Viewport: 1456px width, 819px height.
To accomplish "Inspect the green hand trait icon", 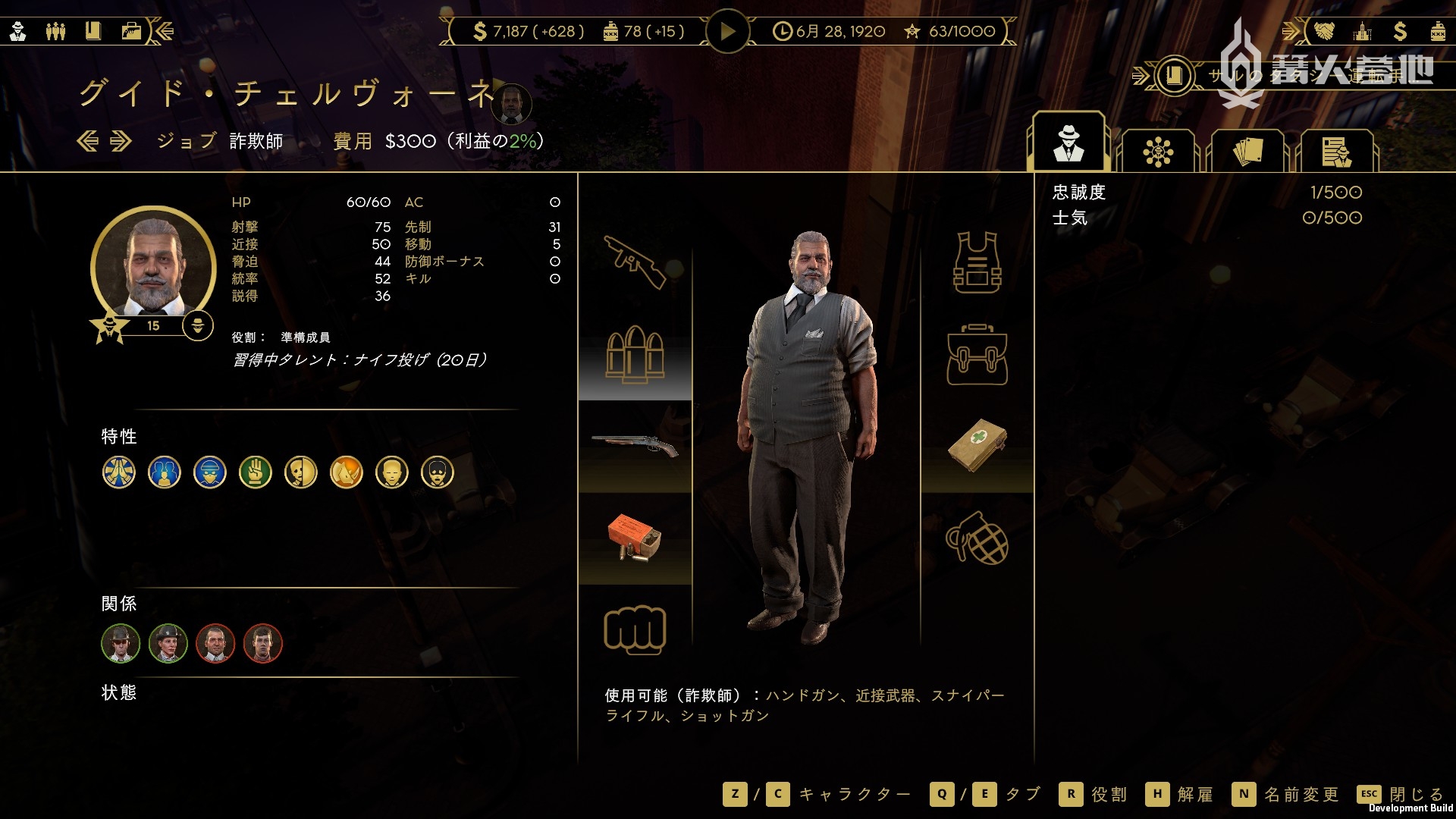I will (256, 472).
